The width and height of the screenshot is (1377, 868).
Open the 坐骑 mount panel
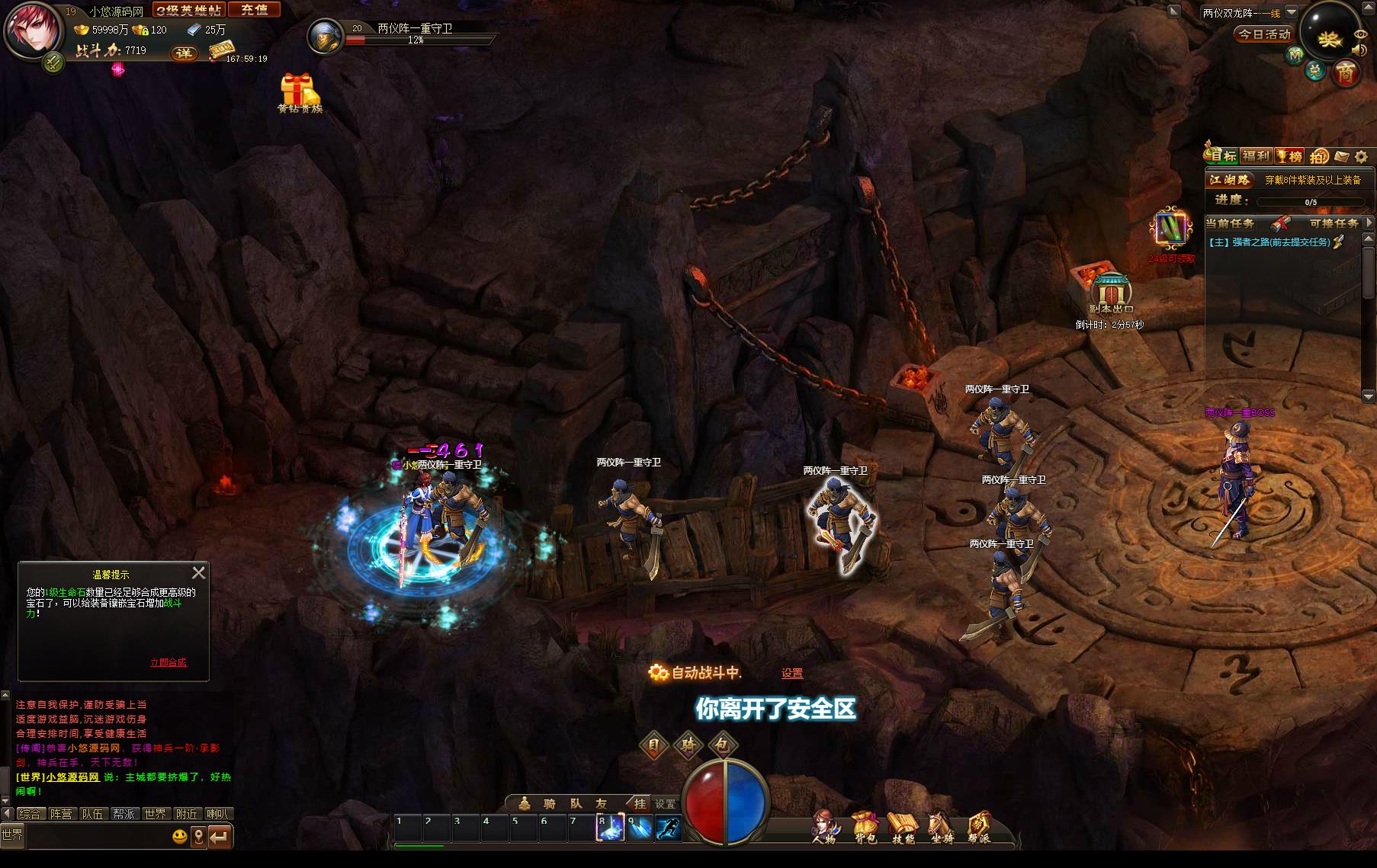coord(942,827)
